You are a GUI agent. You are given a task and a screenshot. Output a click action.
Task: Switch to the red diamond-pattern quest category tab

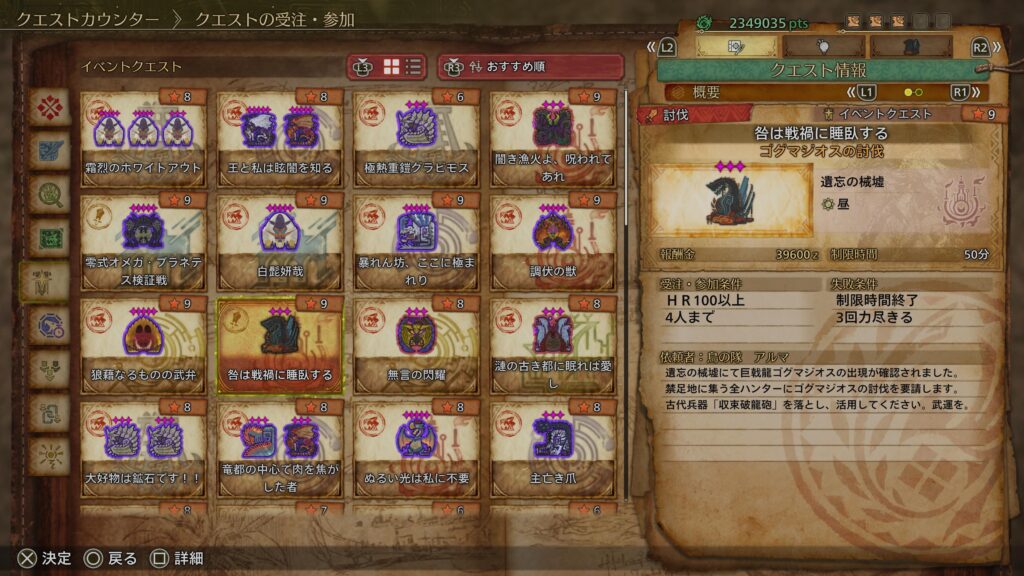click(x=48, y=107)
